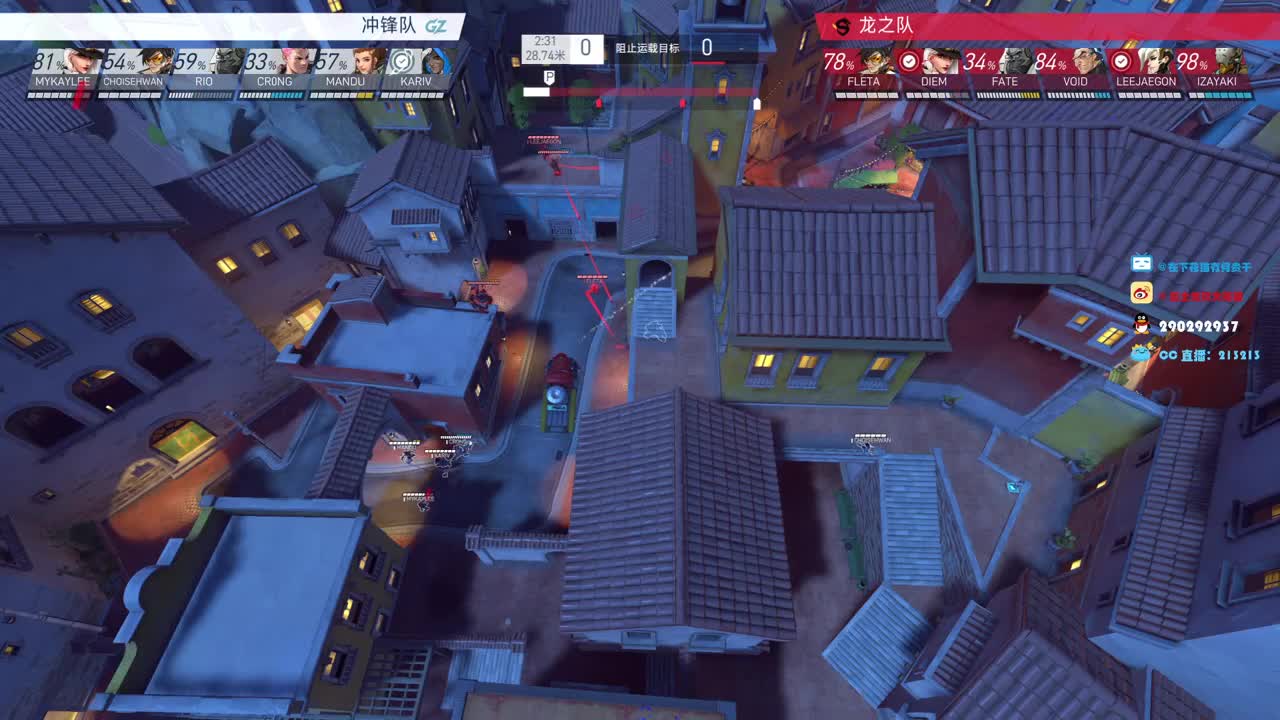This screenshot has height=720, width=1280.
Task: Open the CC直播 stream icon
Action: [x=1140, y=355]
